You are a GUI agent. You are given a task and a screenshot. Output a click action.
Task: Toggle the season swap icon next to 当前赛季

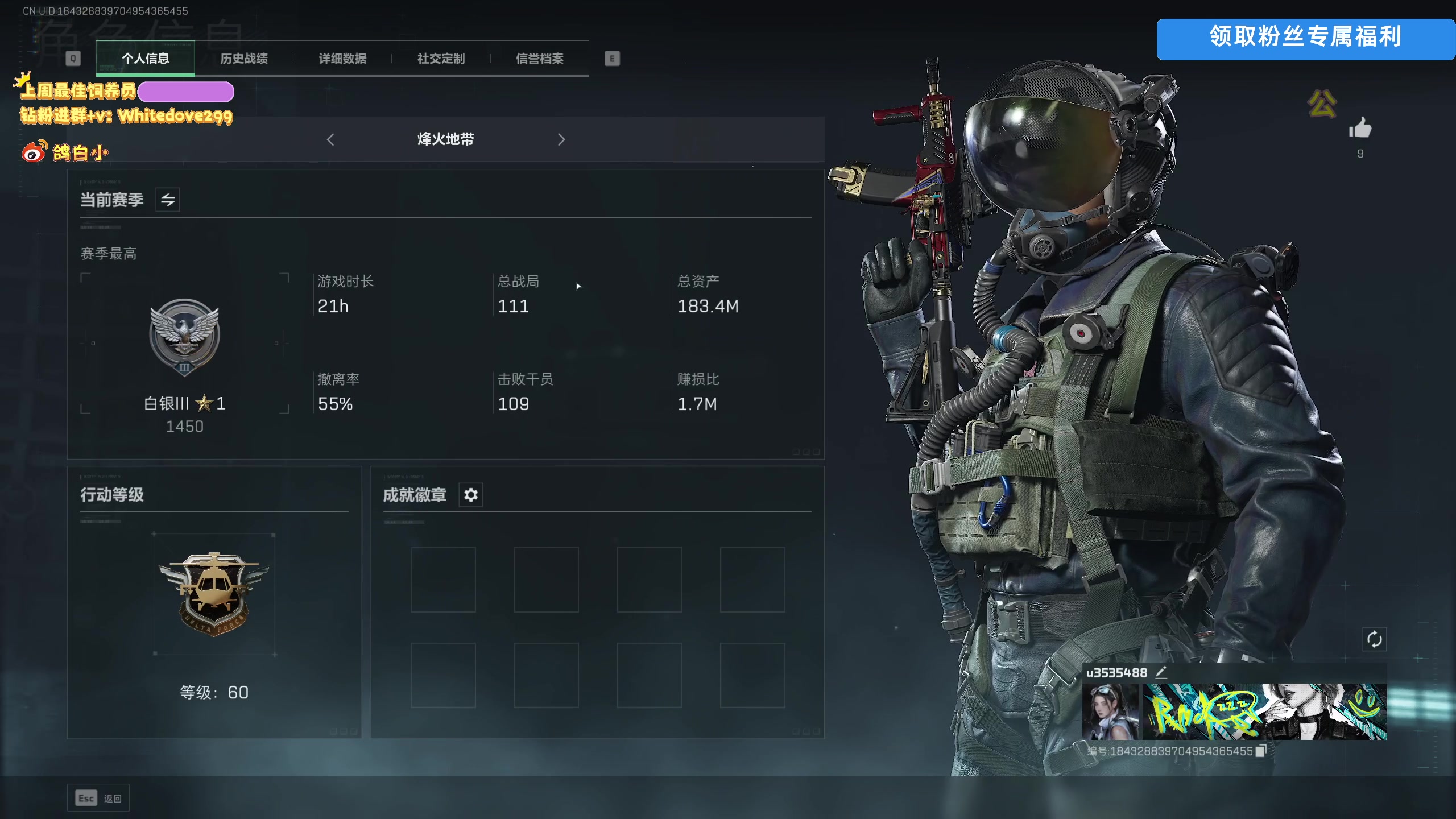pyautogui.click(x=168, y=200)
